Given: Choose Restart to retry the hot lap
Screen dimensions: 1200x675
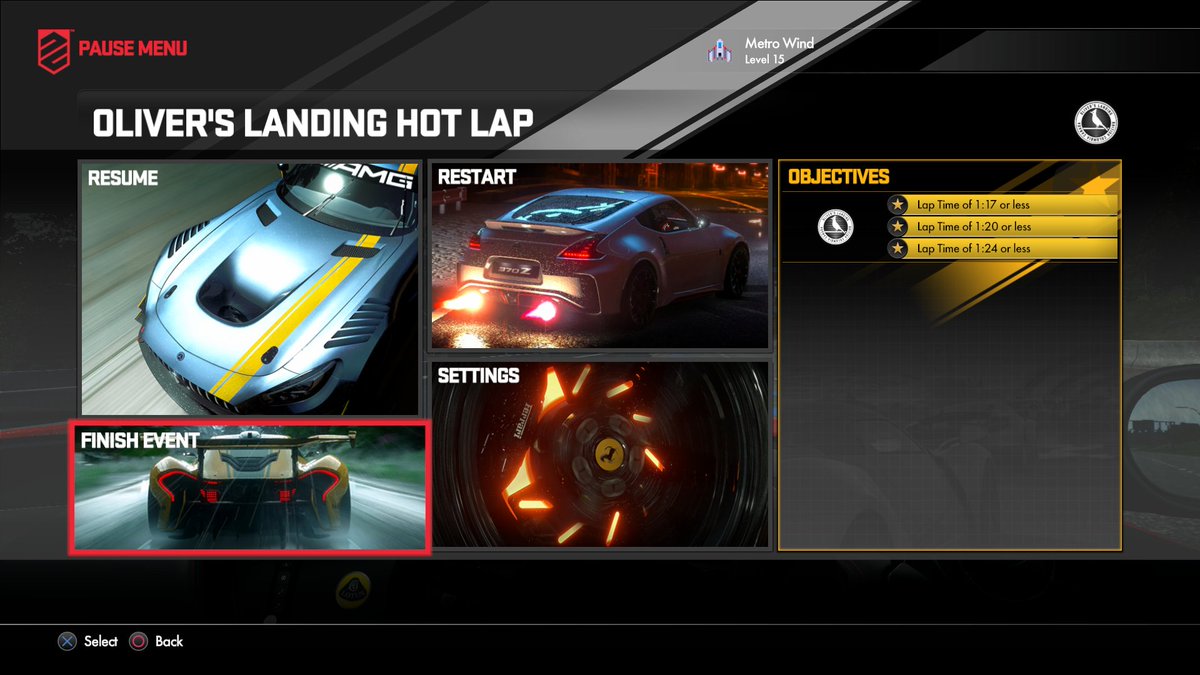Looking at the screenshot, I should 600,255.
